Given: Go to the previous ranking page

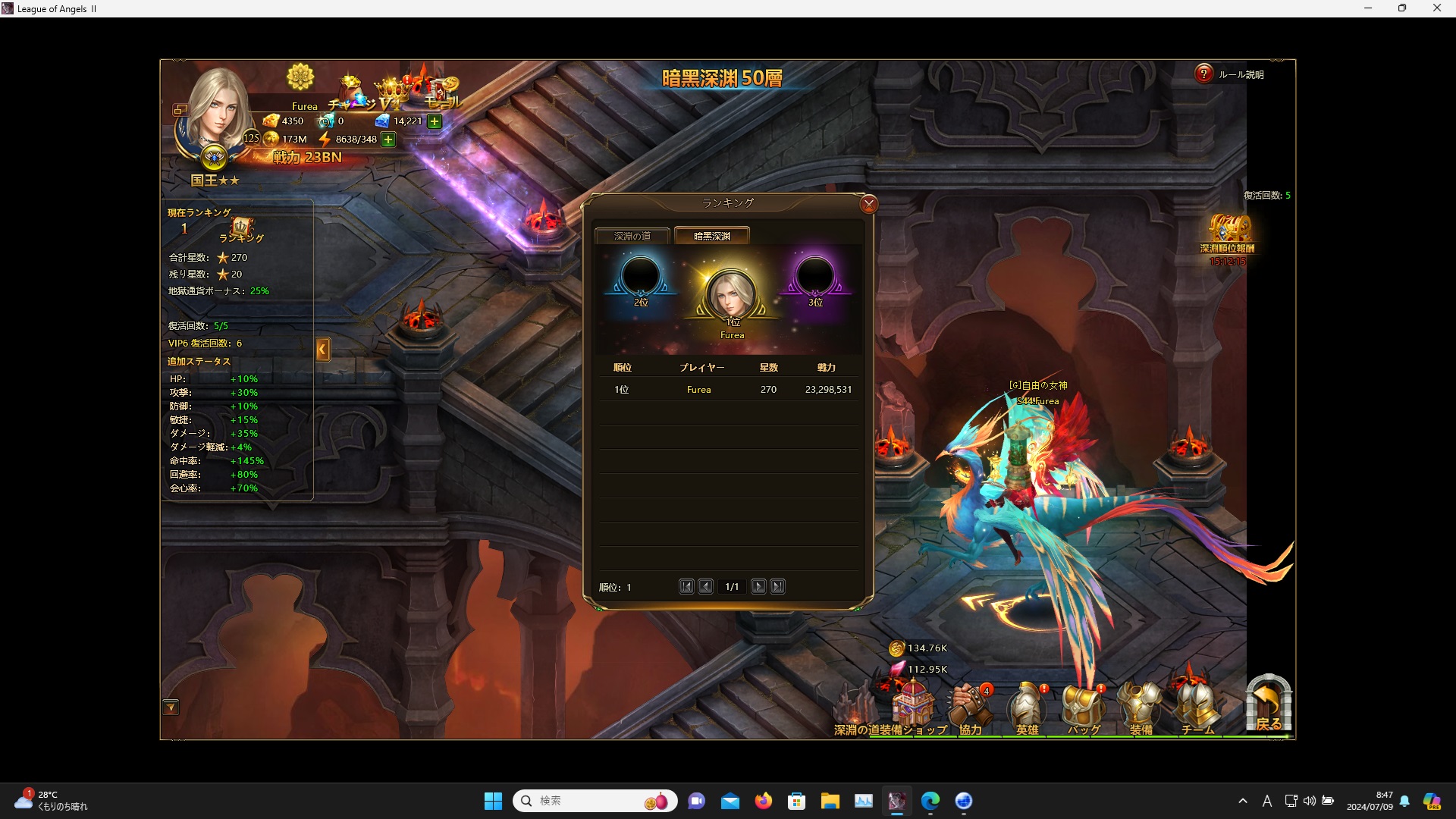Looking at the screenshot, I should [705, 586].
